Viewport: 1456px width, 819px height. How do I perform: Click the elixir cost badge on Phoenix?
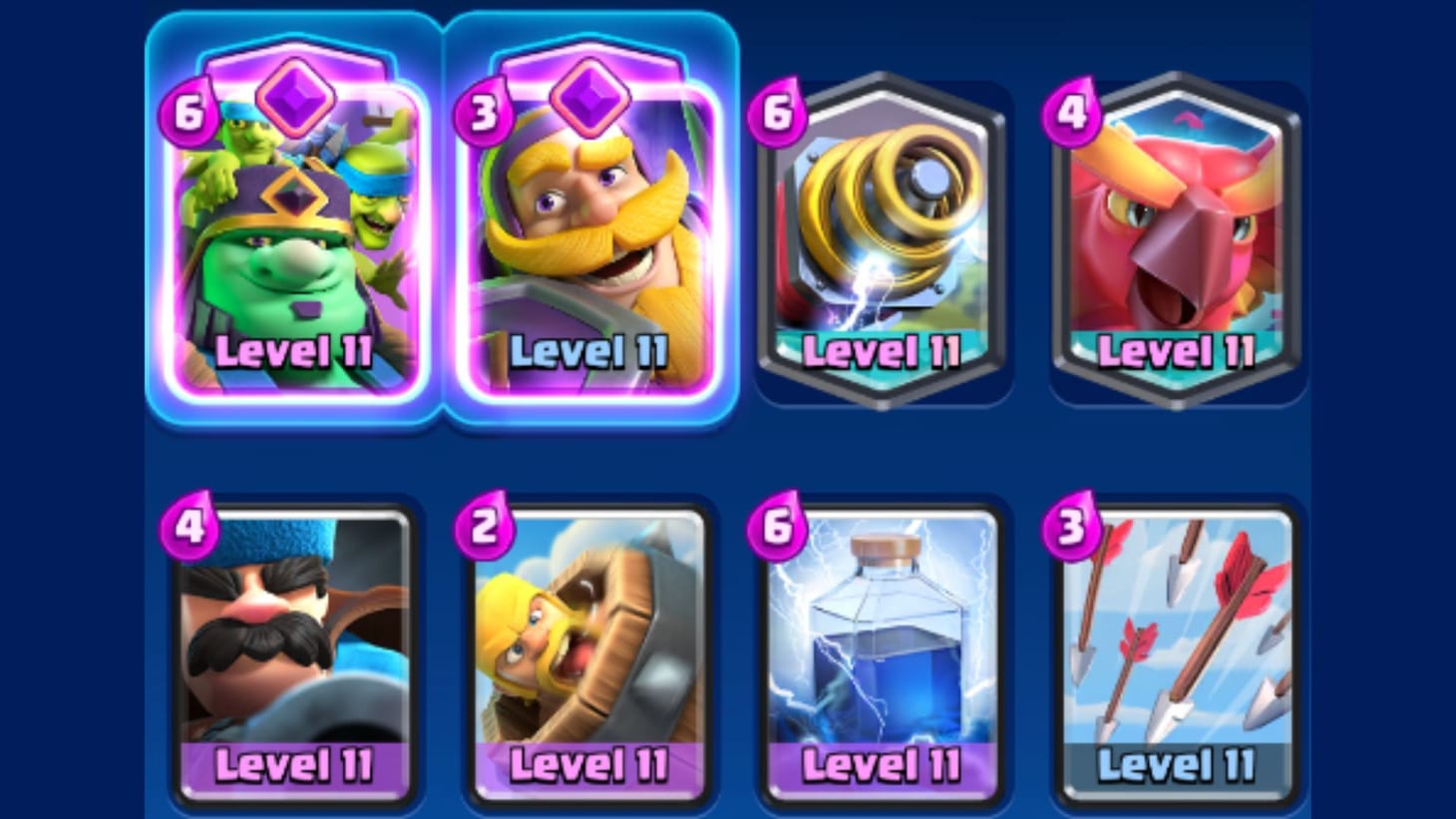coord(1074,115)
